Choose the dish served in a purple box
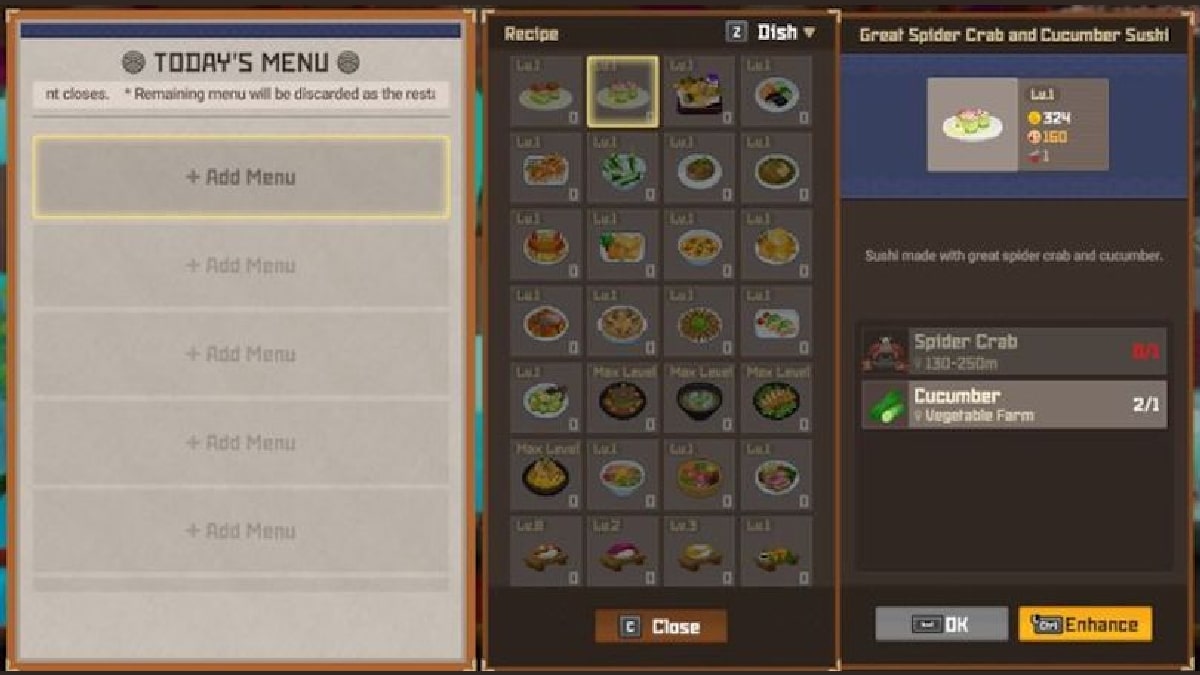 tap(700, 92)
